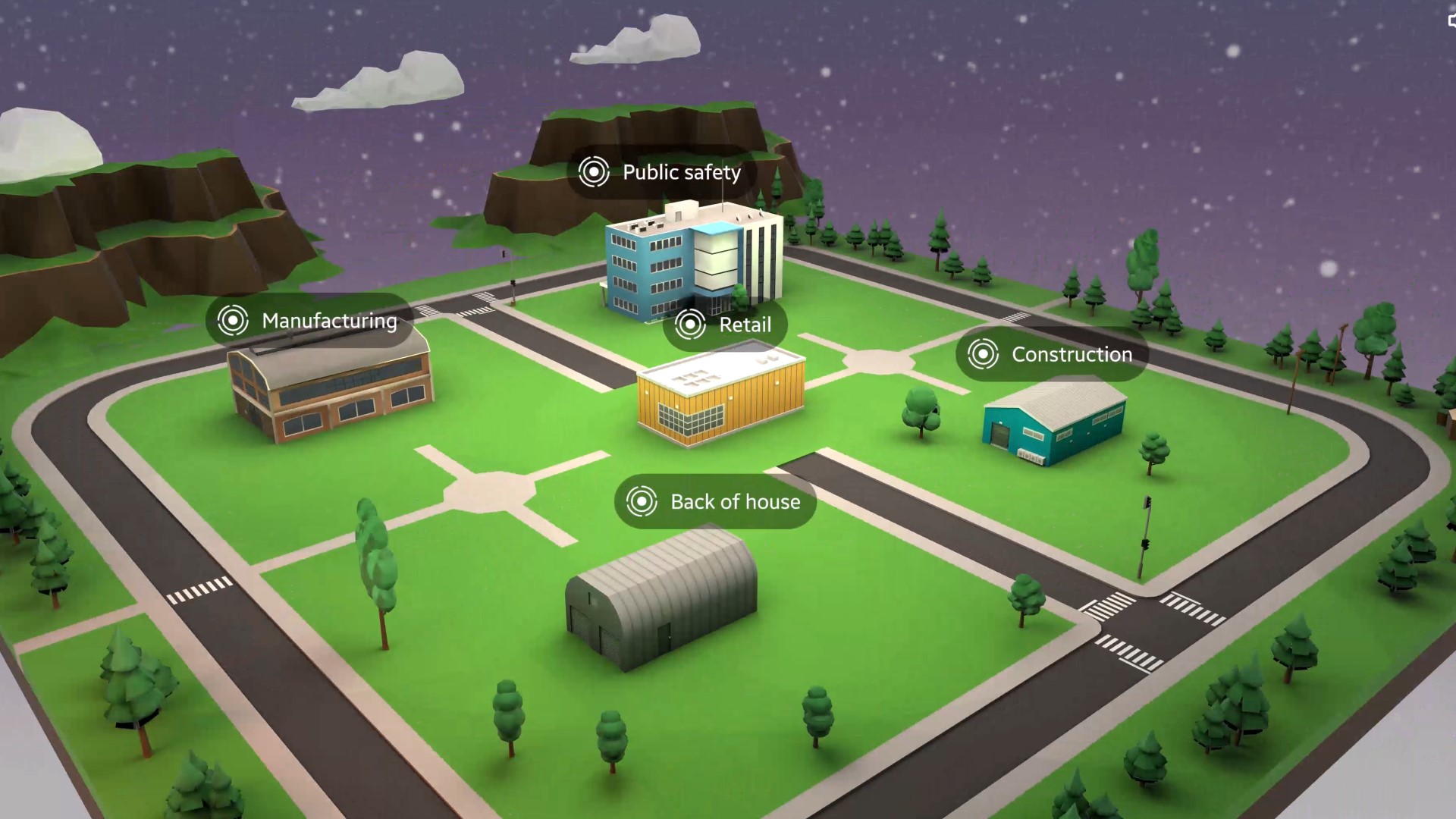Viewport: 1456px width, 819px height.
Task: Click the Construction hotspot marker
Action: (983, 354)
